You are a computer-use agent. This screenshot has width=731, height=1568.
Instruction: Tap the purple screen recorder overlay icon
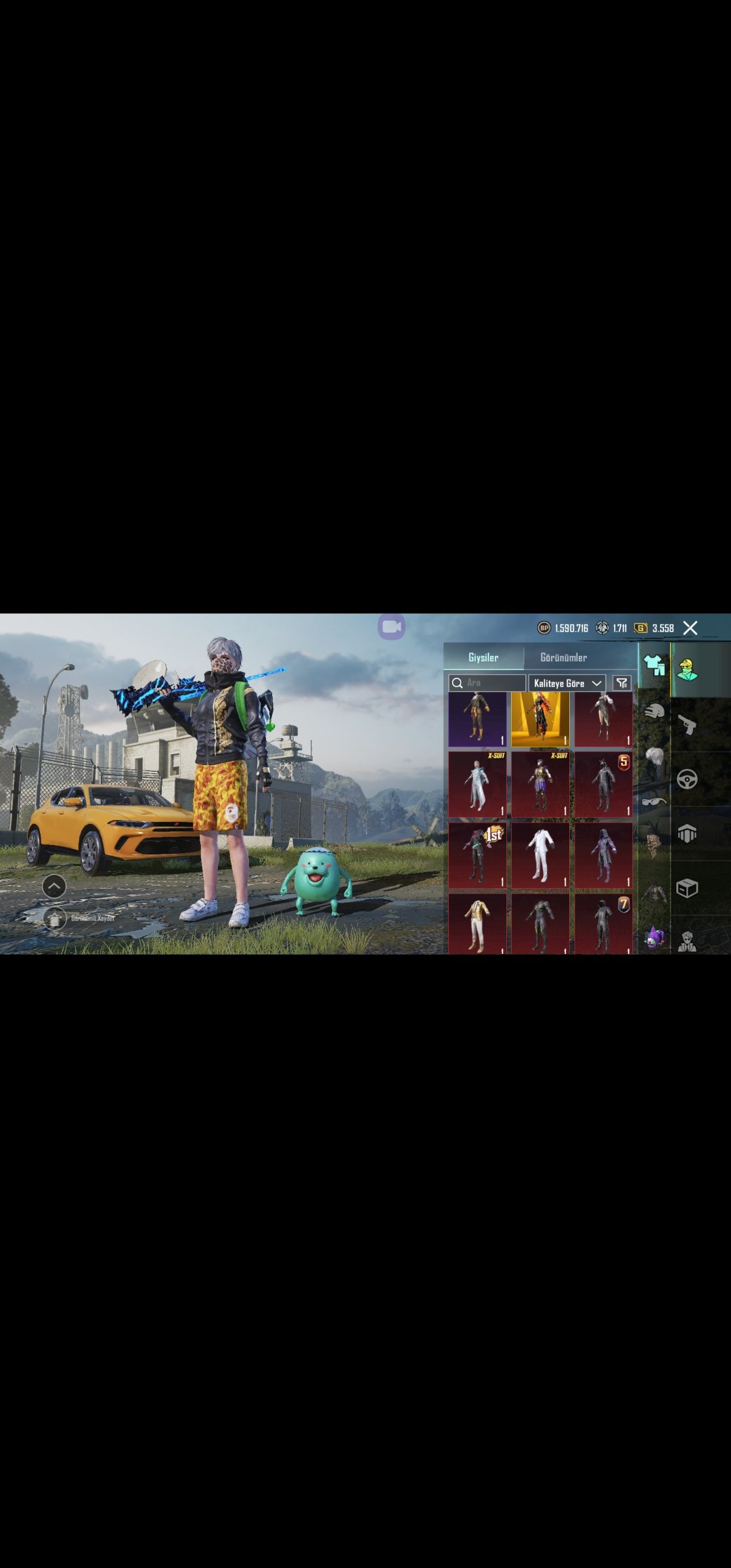392,627
